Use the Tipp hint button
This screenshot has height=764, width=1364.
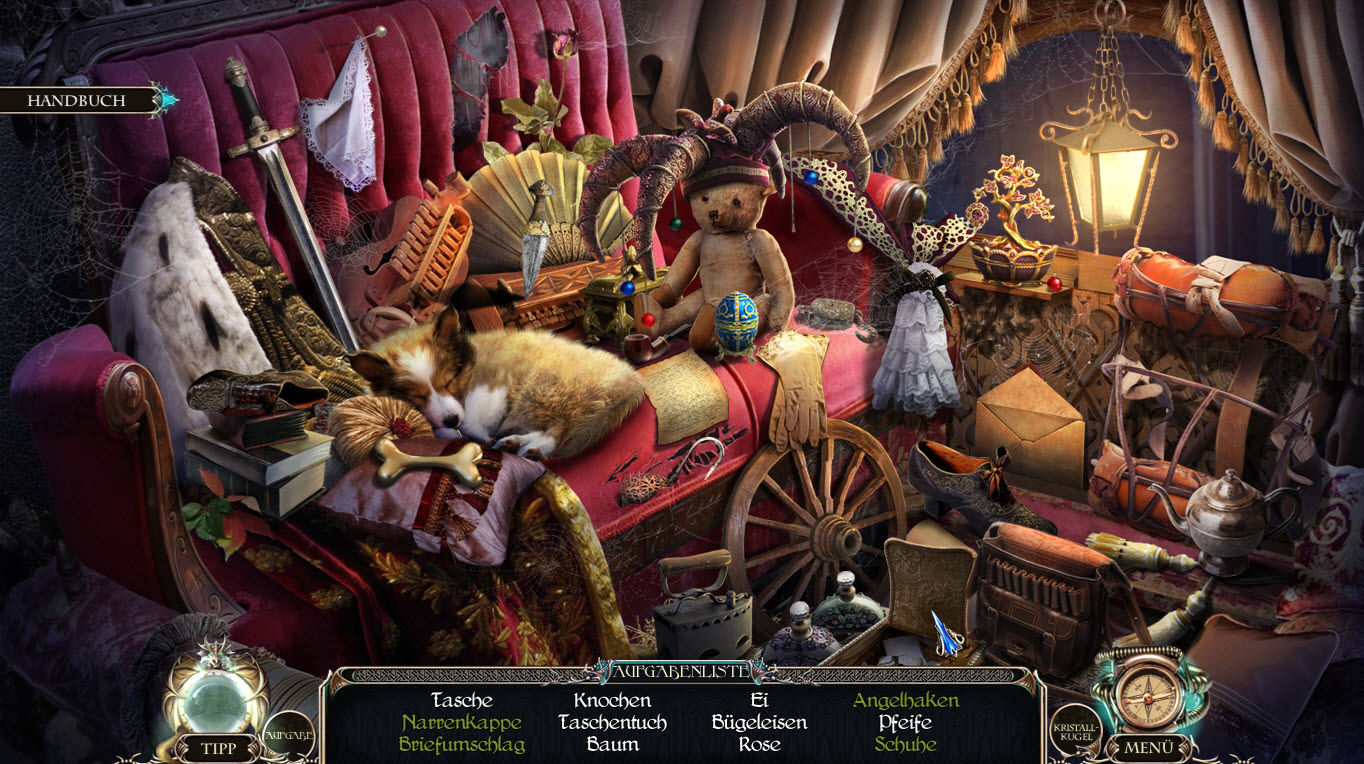pyautogui.click(x=217, y=748)
